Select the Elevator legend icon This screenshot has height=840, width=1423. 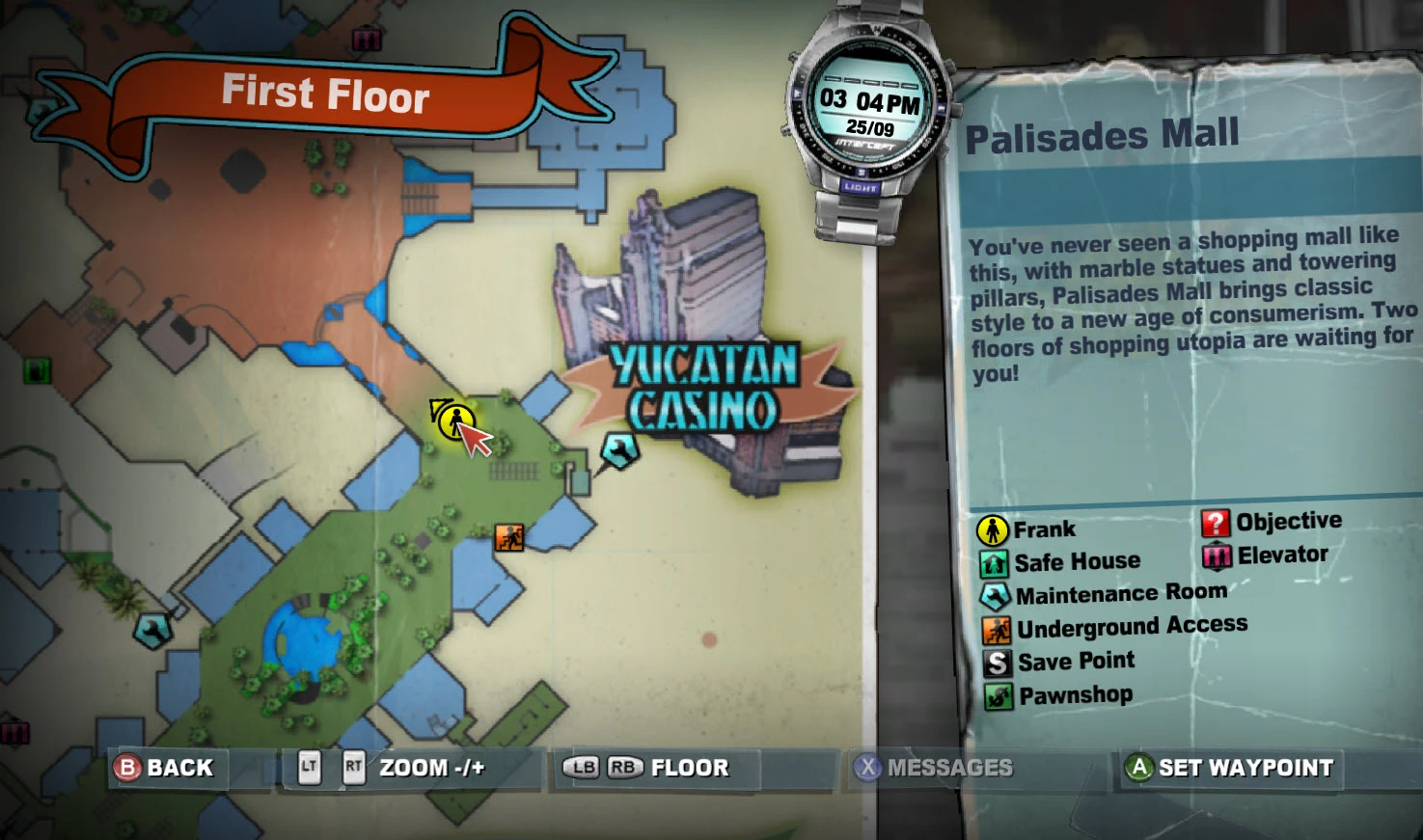pos(1216,554)
